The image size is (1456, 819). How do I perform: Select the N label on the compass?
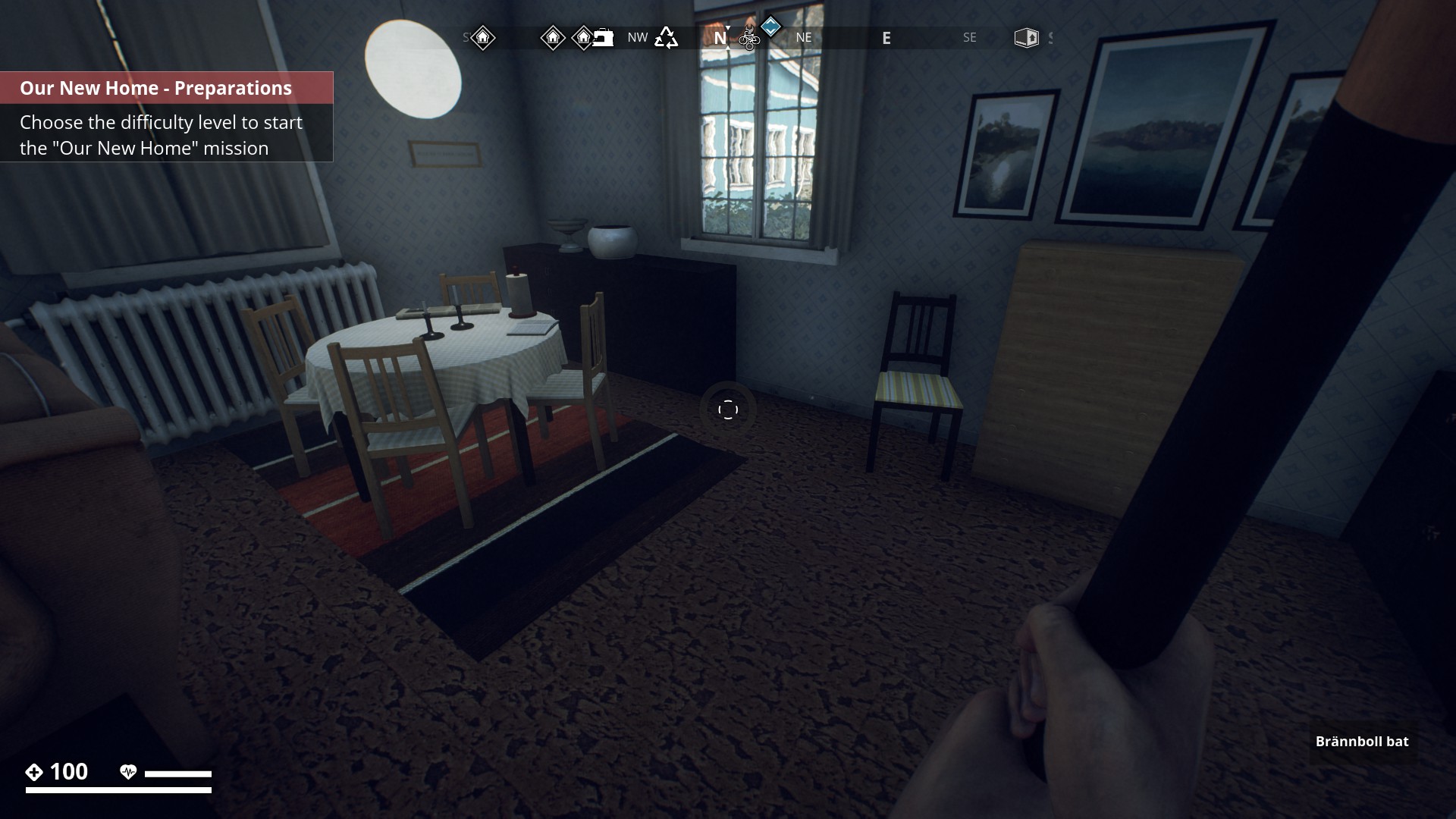[720, 38]
